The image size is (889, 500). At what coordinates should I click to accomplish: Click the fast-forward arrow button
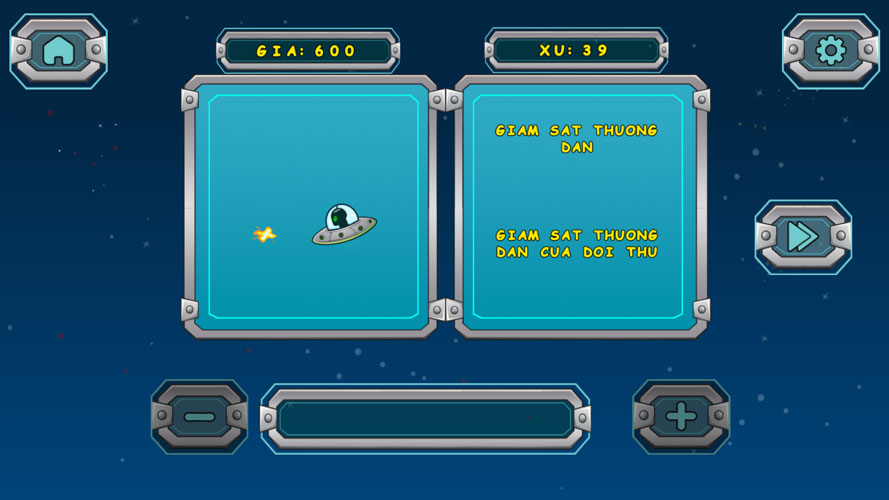coord(802,236)
